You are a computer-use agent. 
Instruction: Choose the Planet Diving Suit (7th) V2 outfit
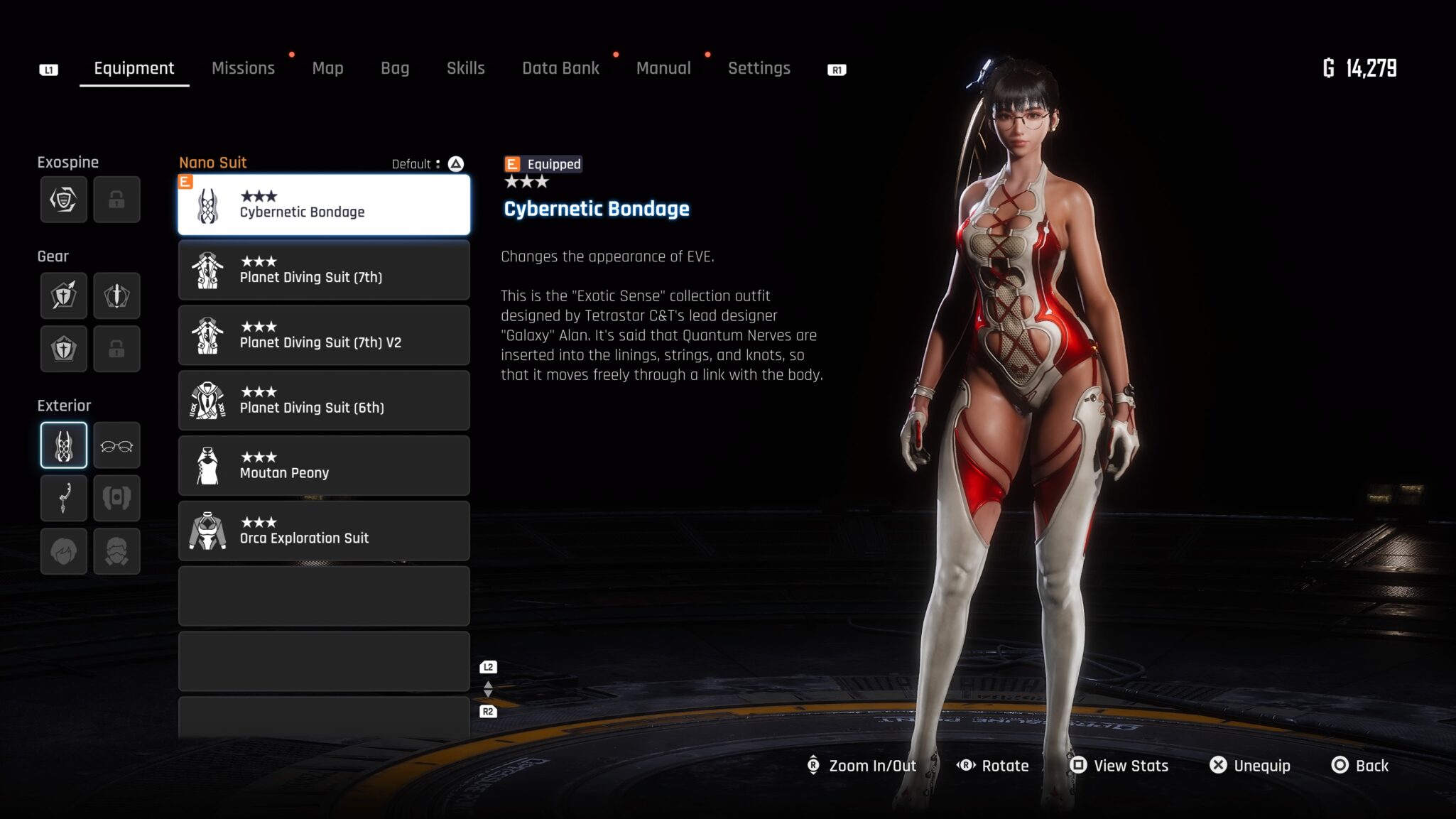pyautogui.click(x=324, y=335)
